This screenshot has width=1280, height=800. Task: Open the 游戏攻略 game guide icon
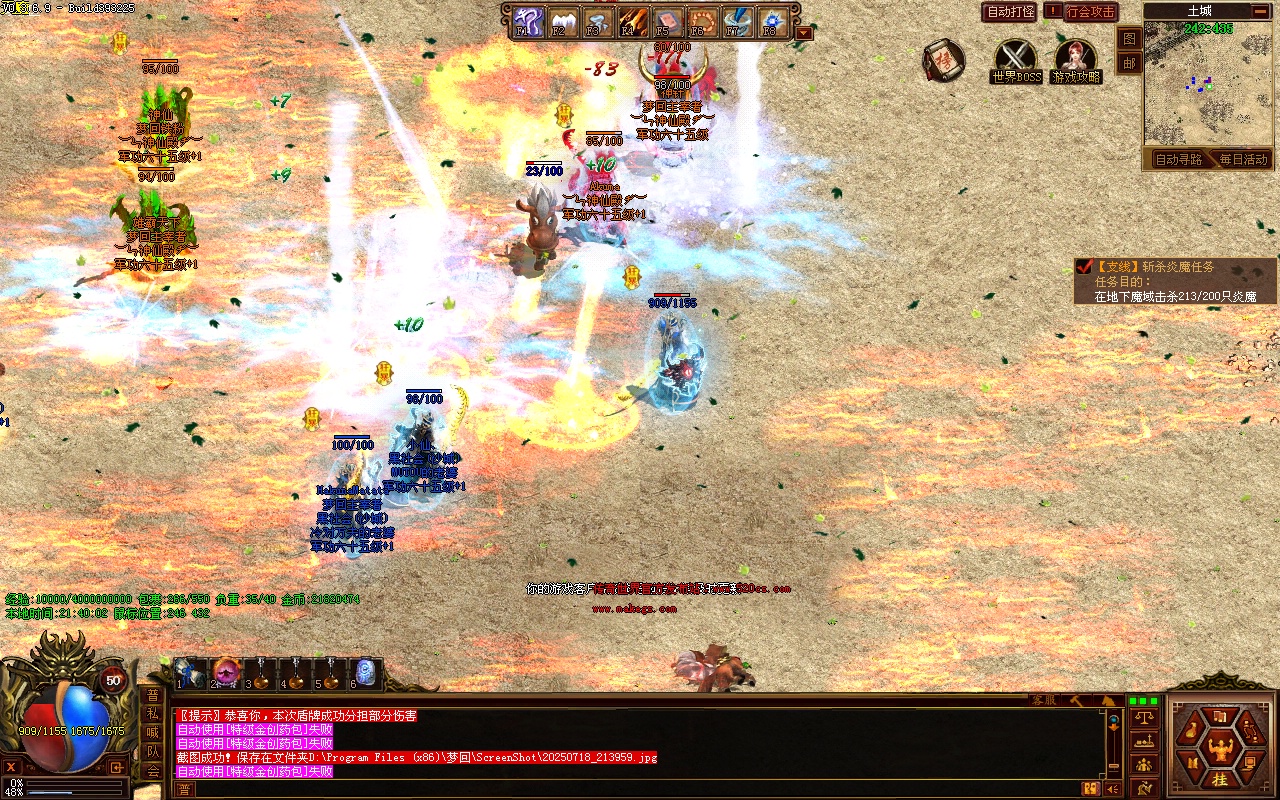click(1076, 59)
